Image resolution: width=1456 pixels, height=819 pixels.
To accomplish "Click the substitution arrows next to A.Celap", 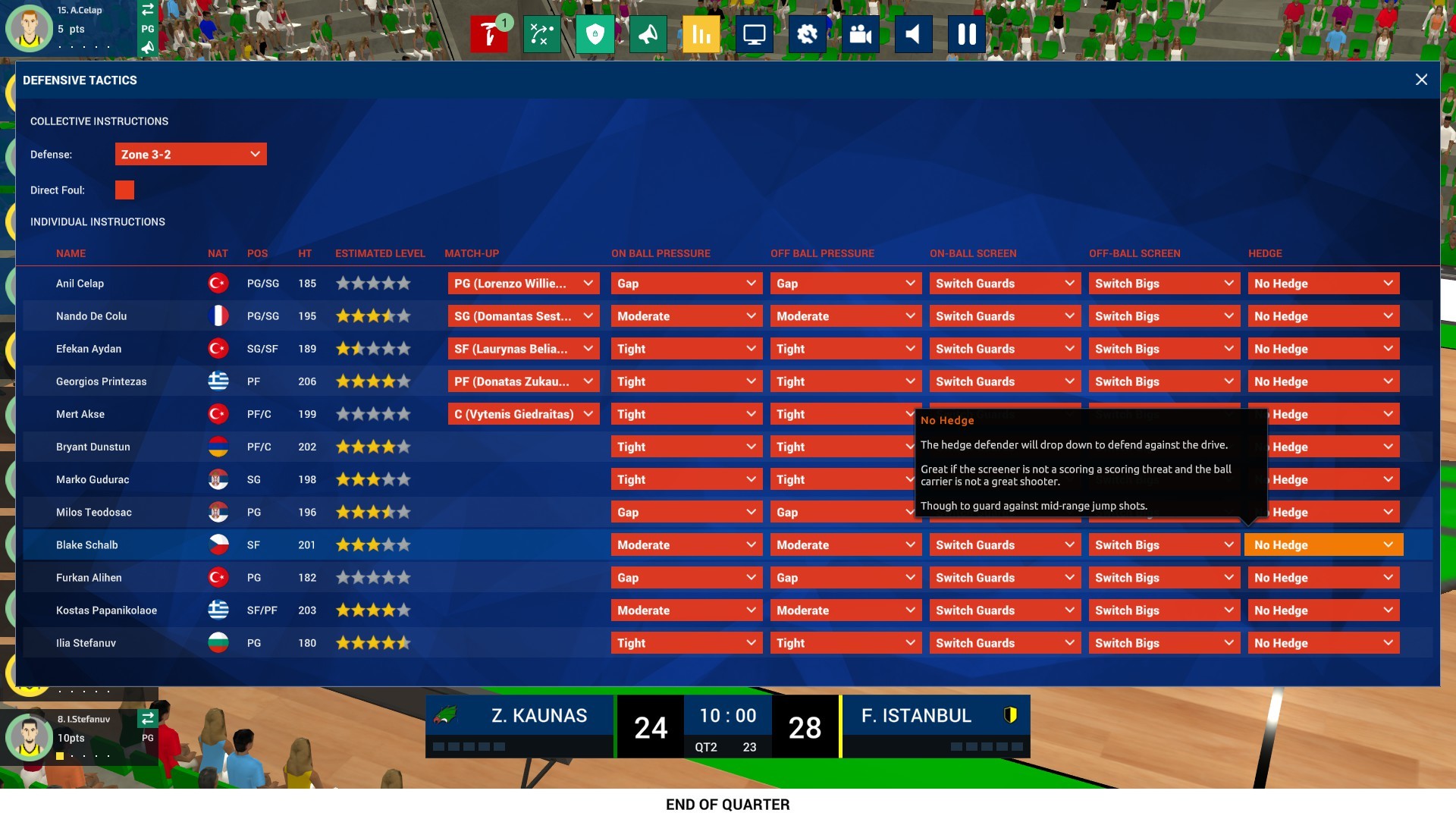I will [x=148, y=11].
